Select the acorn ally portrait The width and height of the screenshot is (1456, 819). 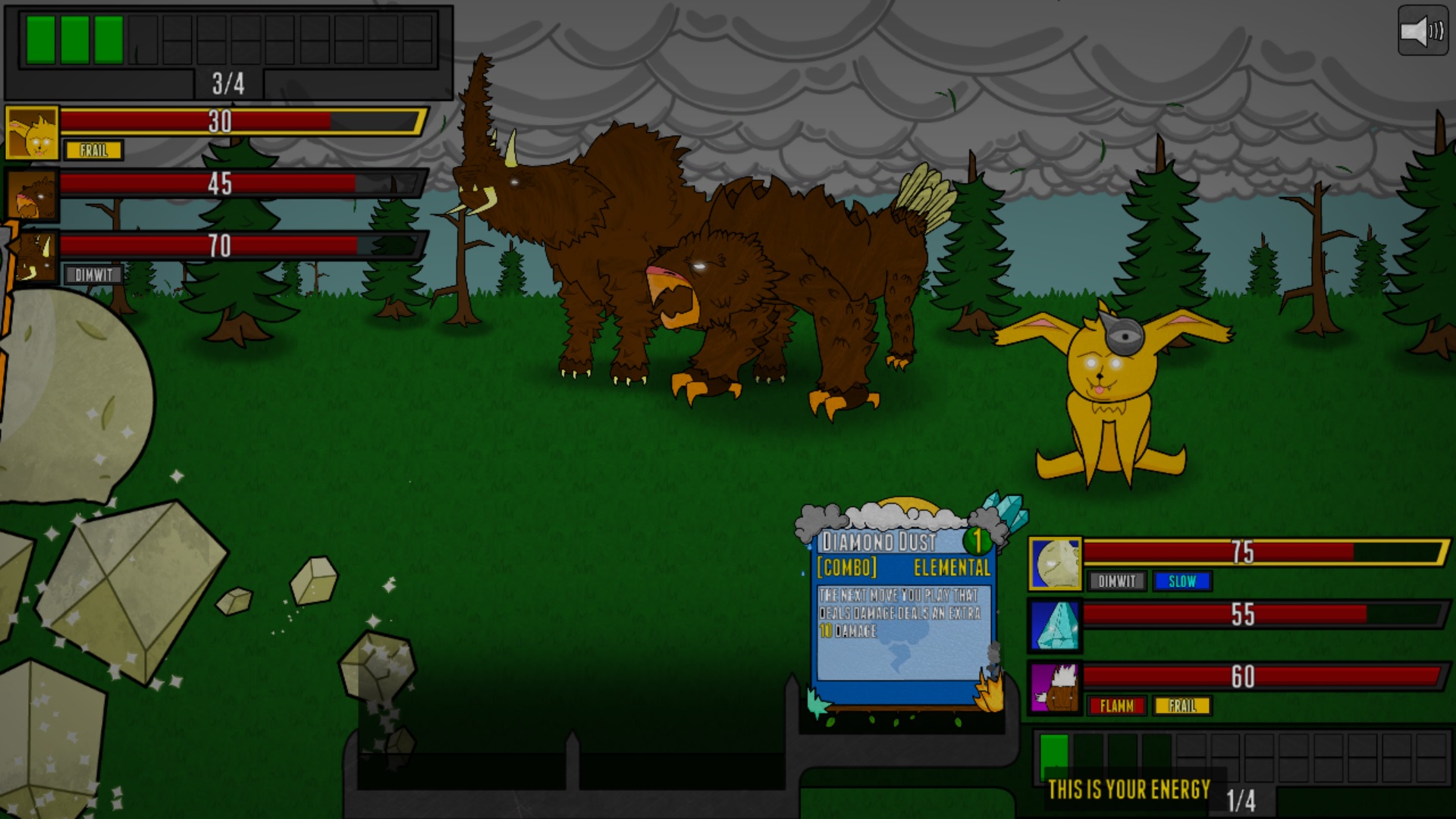click(x=1054, y=686)
